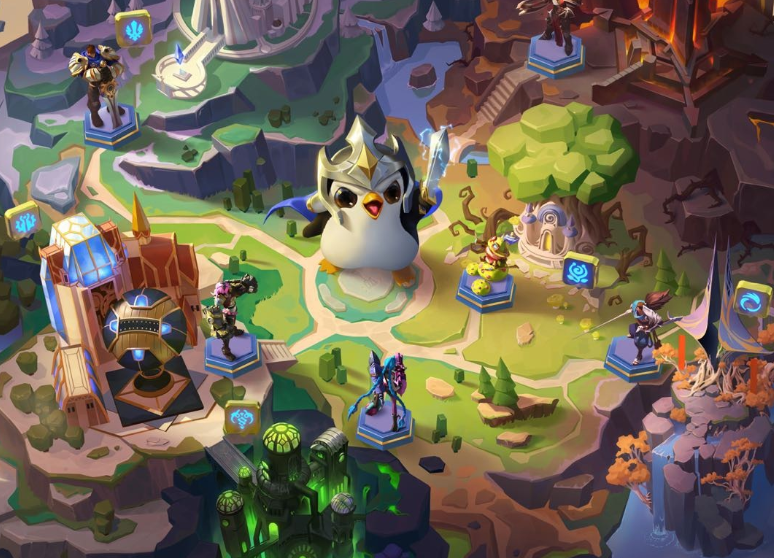Select the spear-wielding warrior on the pedestal
774x558 pixels.
click(x=636, y=335)
